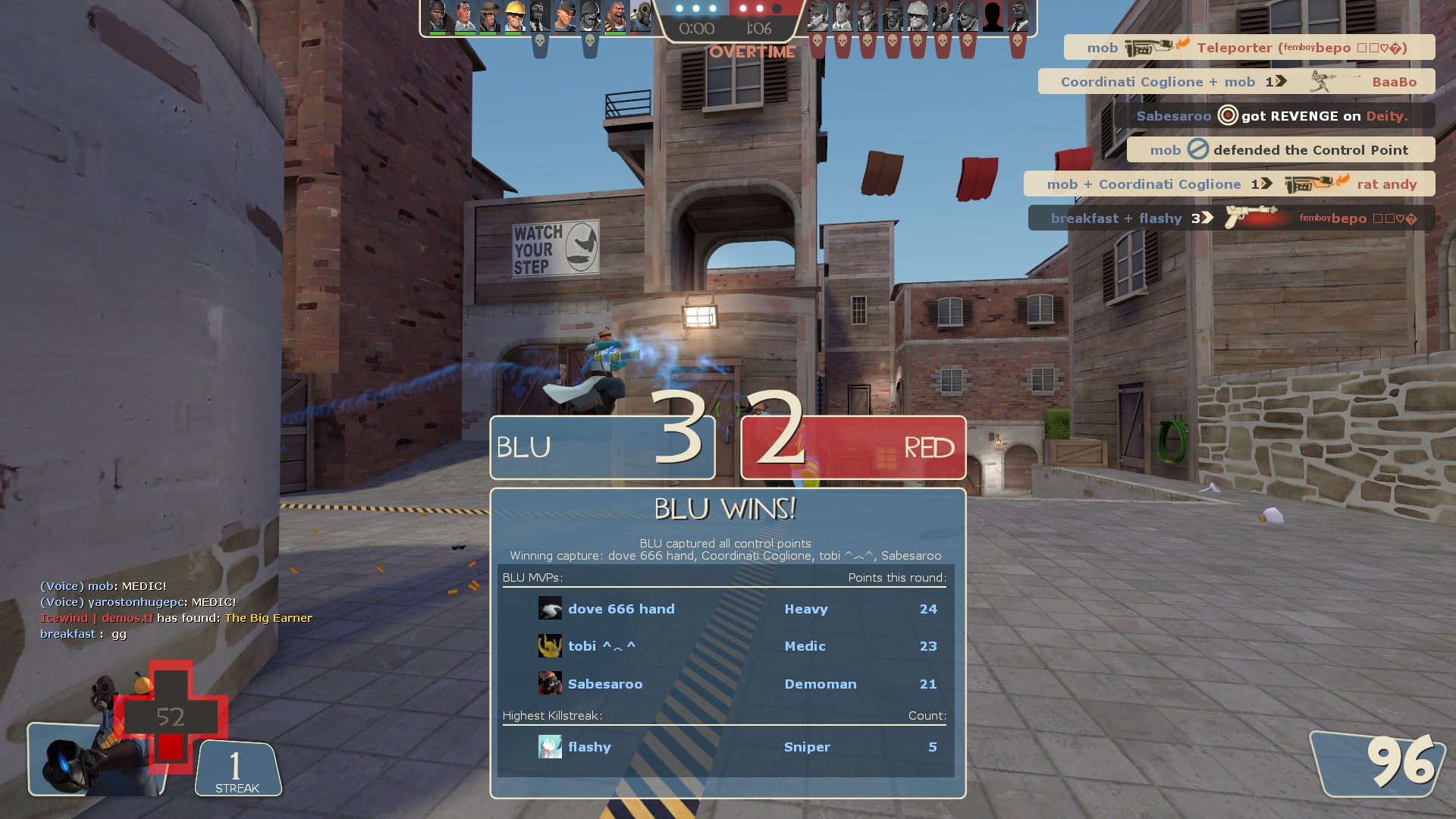This screenshot has height=819, width=1456.
Task: Select flashy's highest killstreak row
Action: (726, 747)
